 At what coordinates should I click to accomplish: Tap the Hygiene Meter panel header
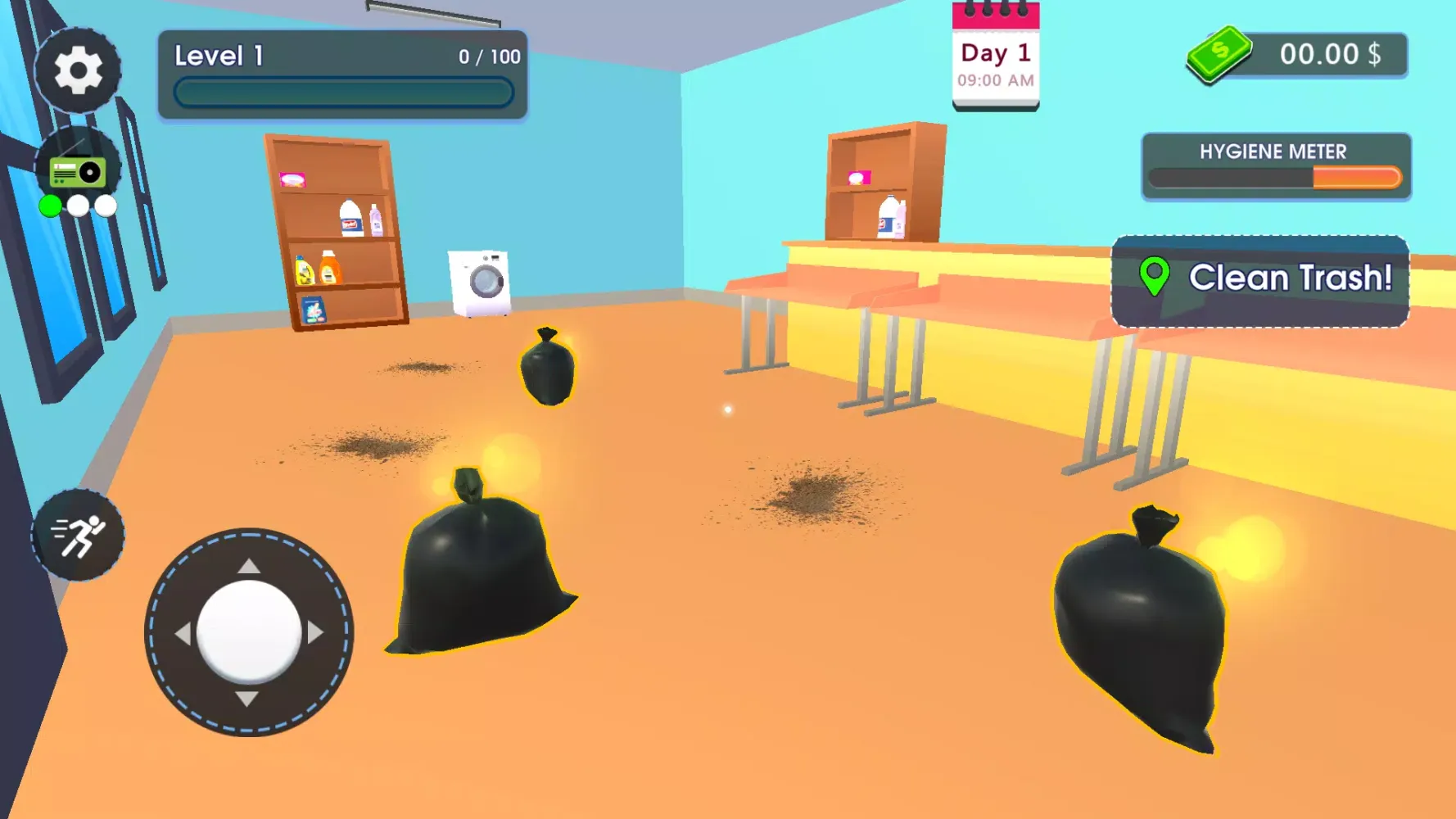[1273, 152]
